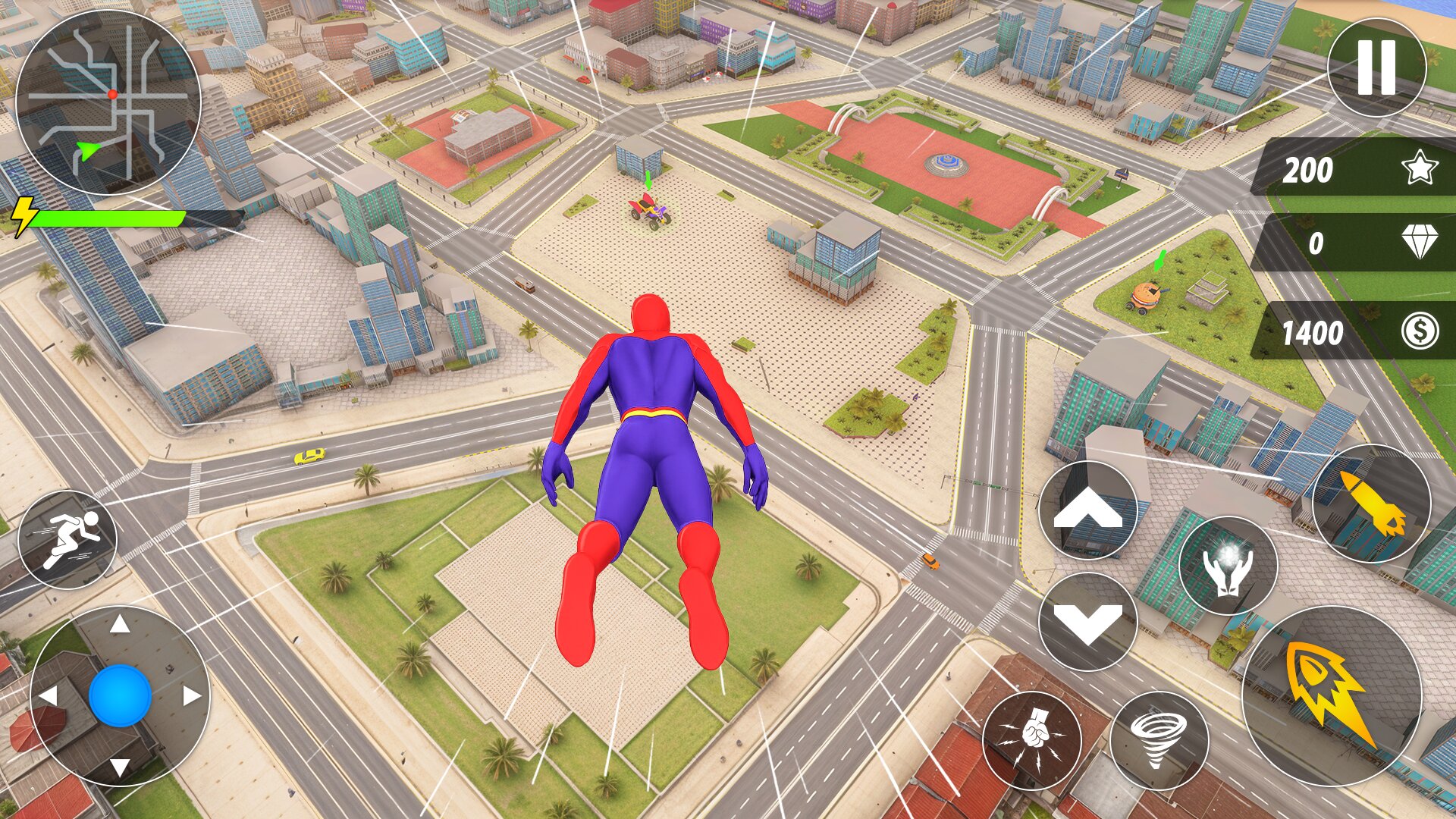Image resolution: width=1456 pixels, height=819 pixels.
Task: Pause the game
Action: coord(1376,67)
